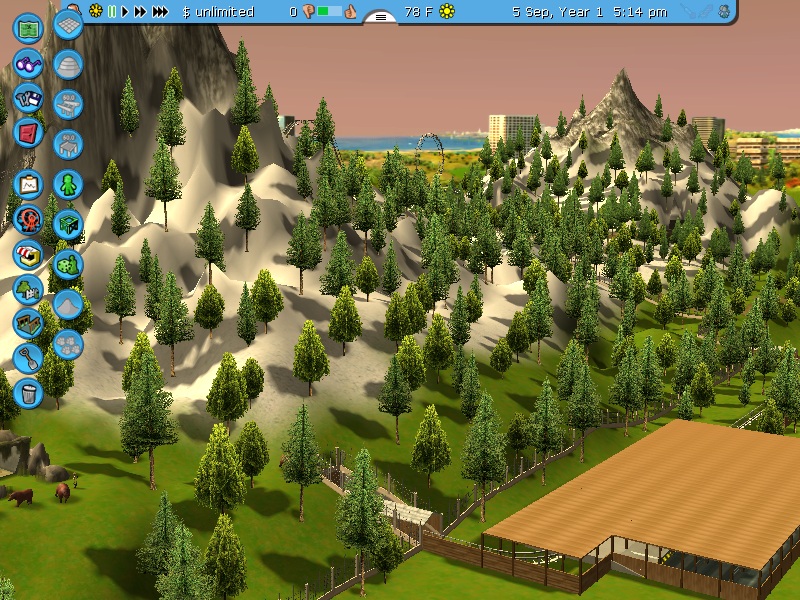Open the green guest figure icon

(x=68, y=185)
